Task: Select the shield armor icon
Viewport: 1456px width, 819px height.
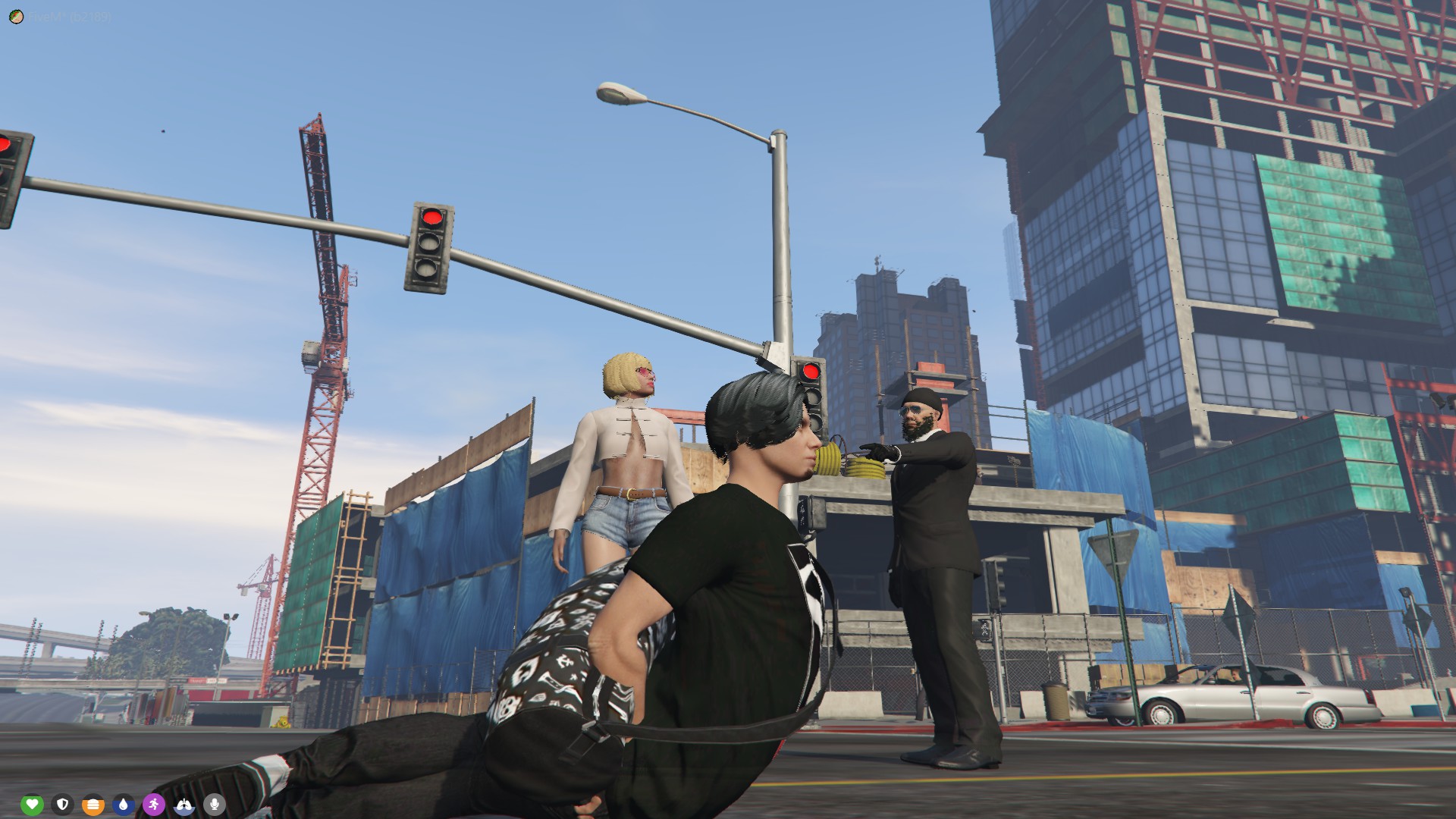Action: pyautogui.click(x=63, y=804)
